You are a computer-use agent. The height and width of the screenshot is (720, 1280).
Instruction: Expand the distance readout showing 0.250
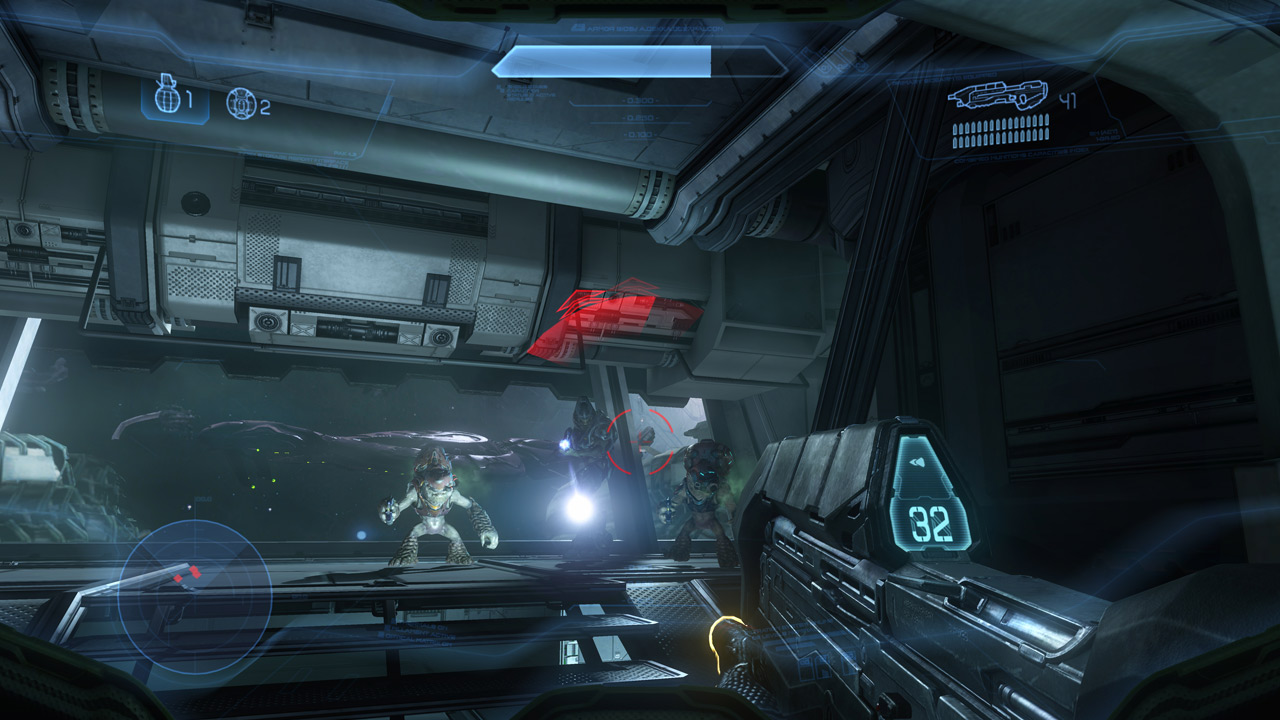(640, 117)
